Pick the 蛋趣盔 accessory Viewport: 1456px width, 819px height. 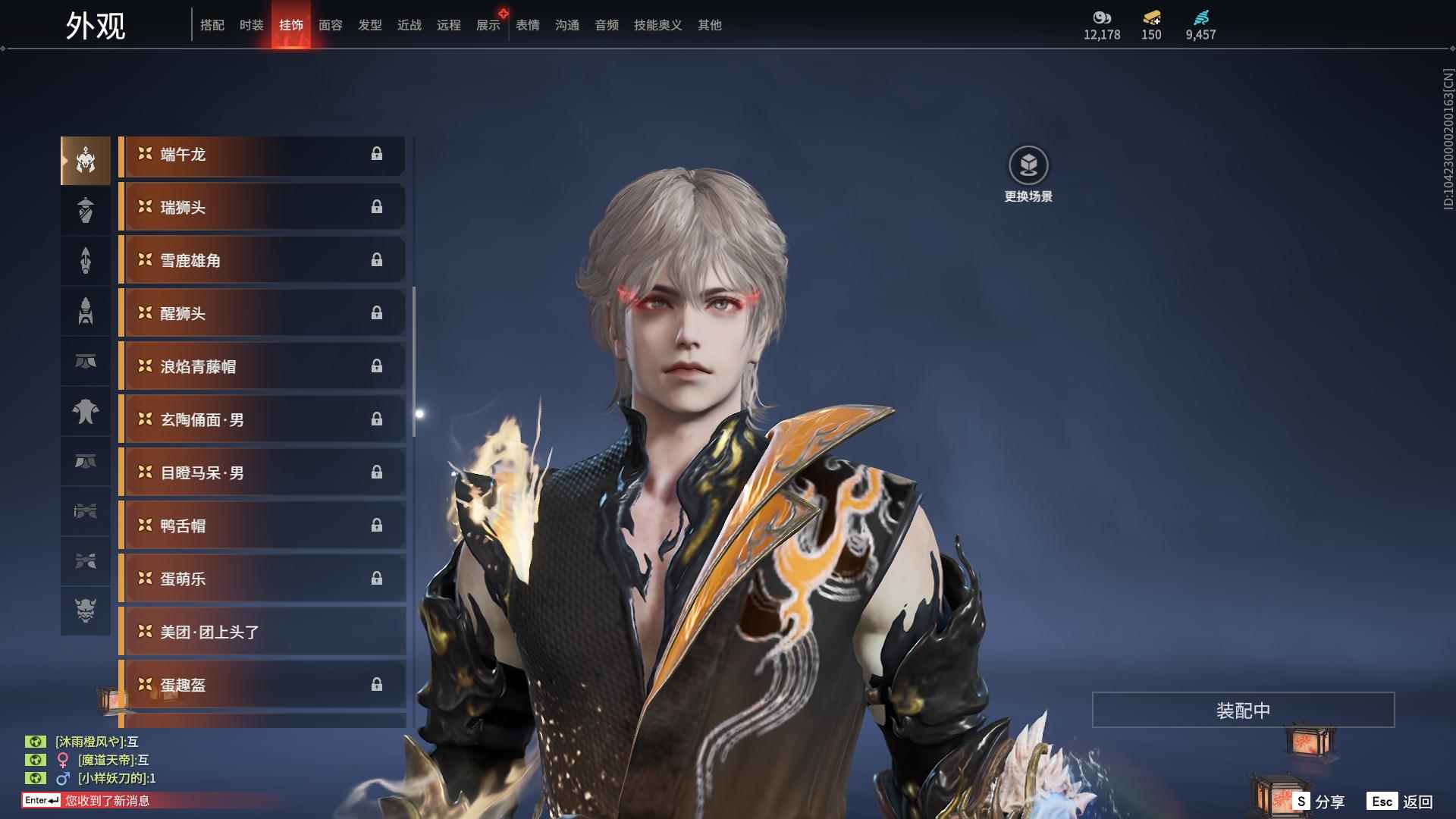click(262, 686)
